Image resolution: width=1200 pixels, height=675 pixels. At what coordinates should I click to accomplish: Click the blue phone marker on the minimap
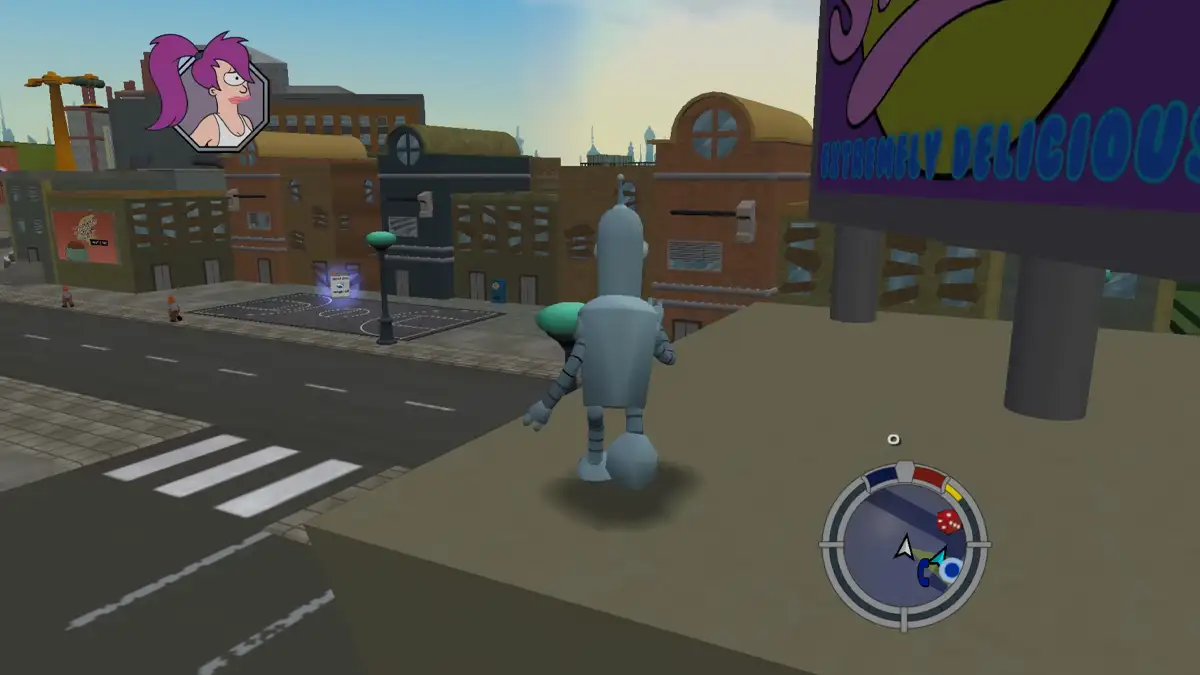[x=923, y=571]
